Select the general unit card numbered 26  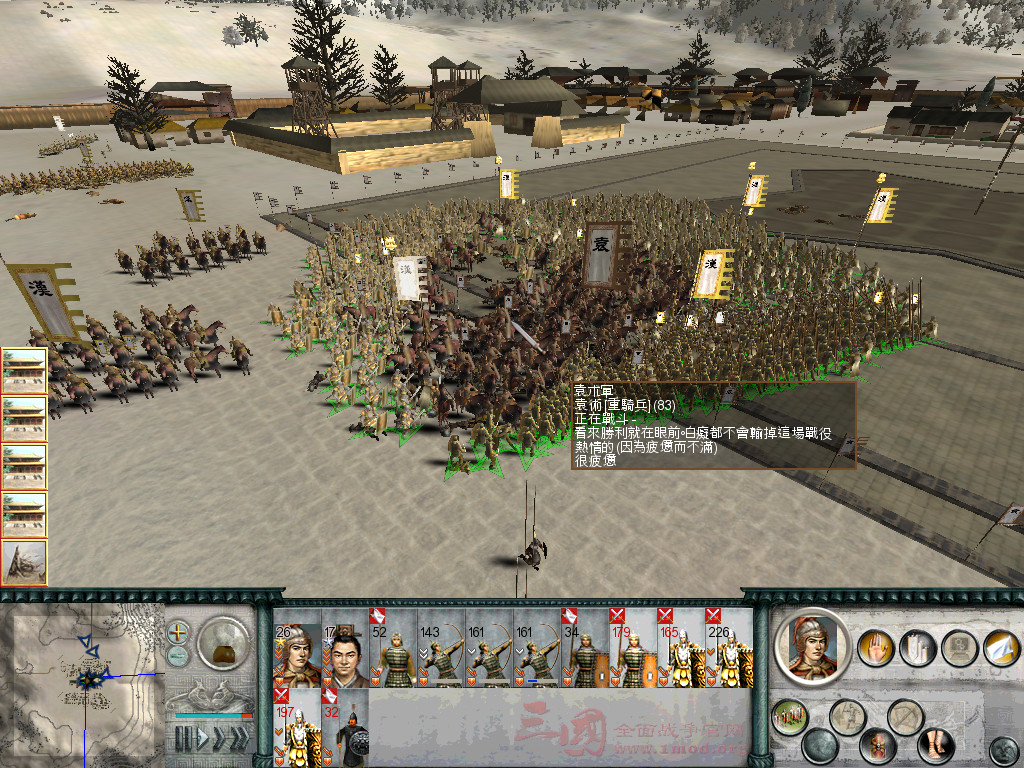[x=297, y=648]
